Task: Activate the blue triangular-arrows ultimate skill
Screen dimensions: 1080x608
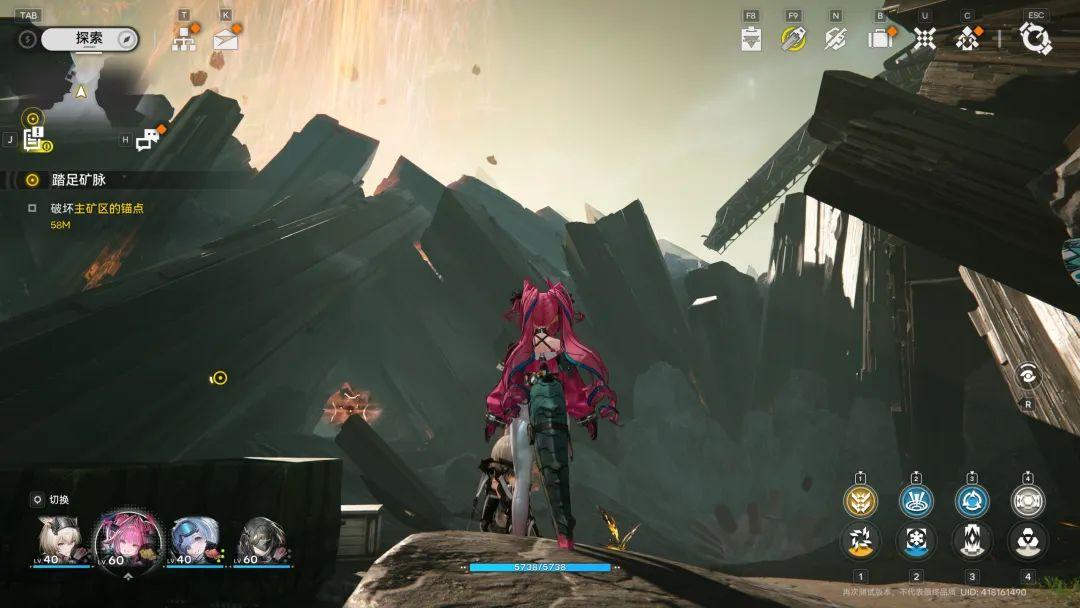Action: pyautogui.click(x=971, y=500)
